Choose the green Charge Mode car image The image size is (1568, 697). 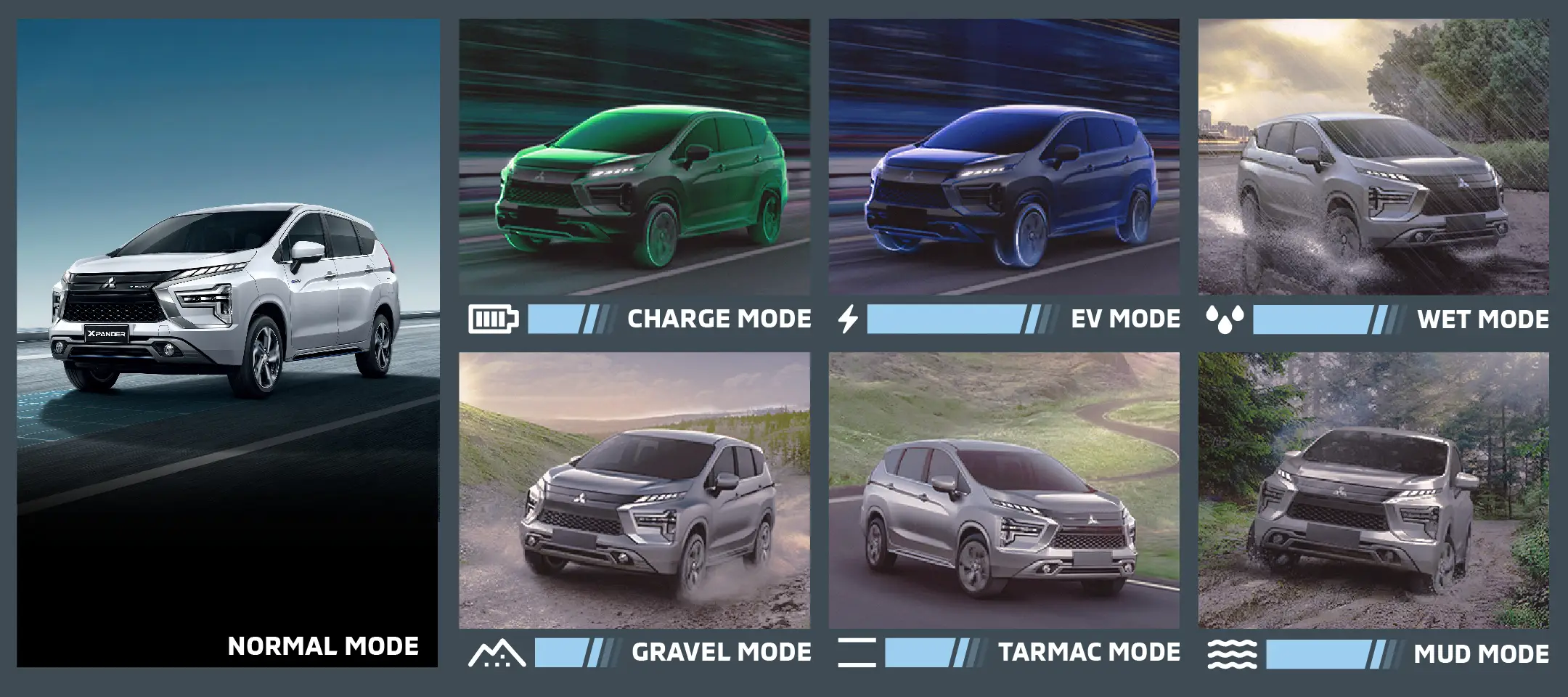click(x=634, y=157)
